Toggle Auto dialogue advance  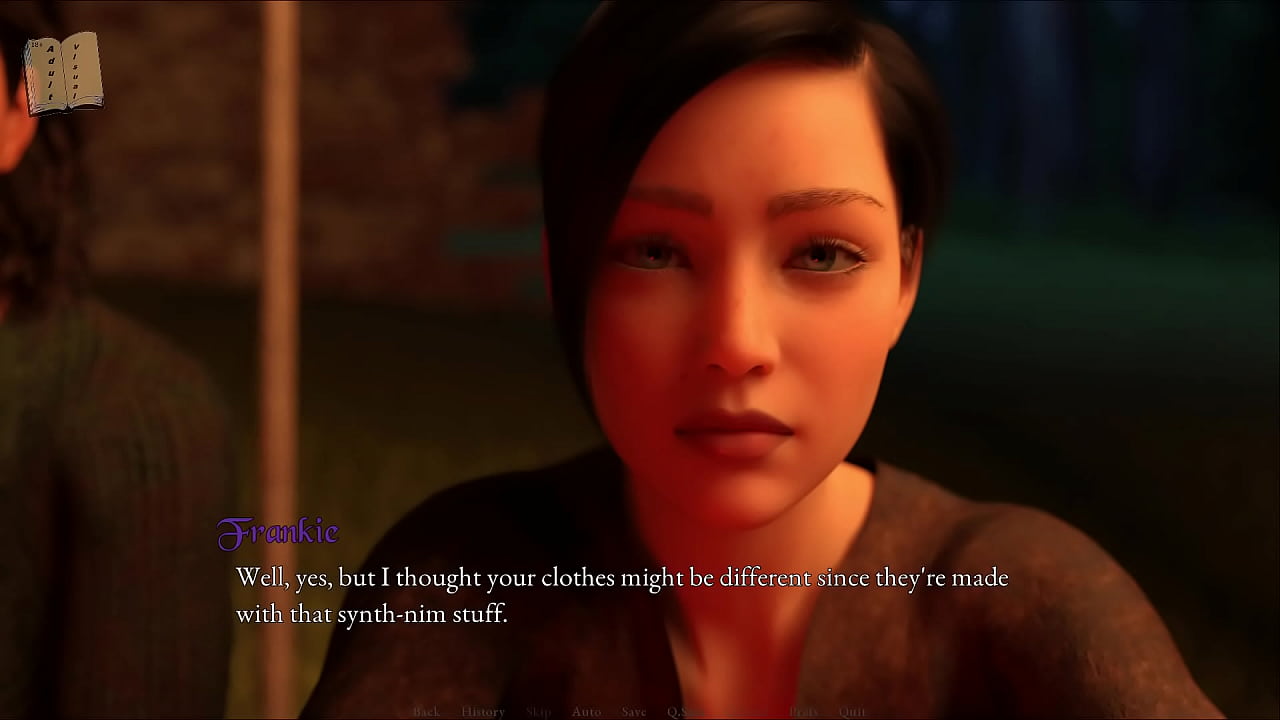(586, 712)
